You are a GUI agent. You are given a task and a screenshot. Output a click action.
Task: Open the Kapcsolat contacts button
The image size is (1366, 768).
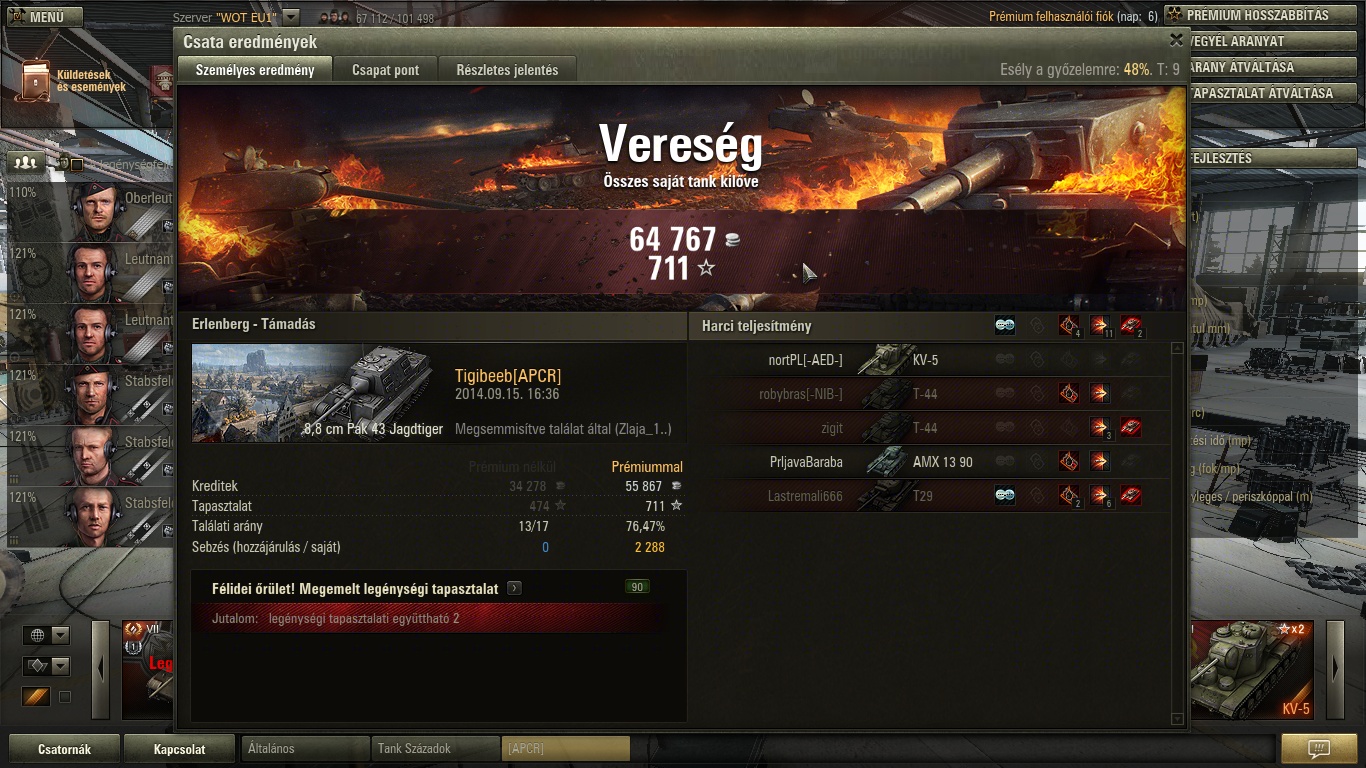[x=179, y=749]
